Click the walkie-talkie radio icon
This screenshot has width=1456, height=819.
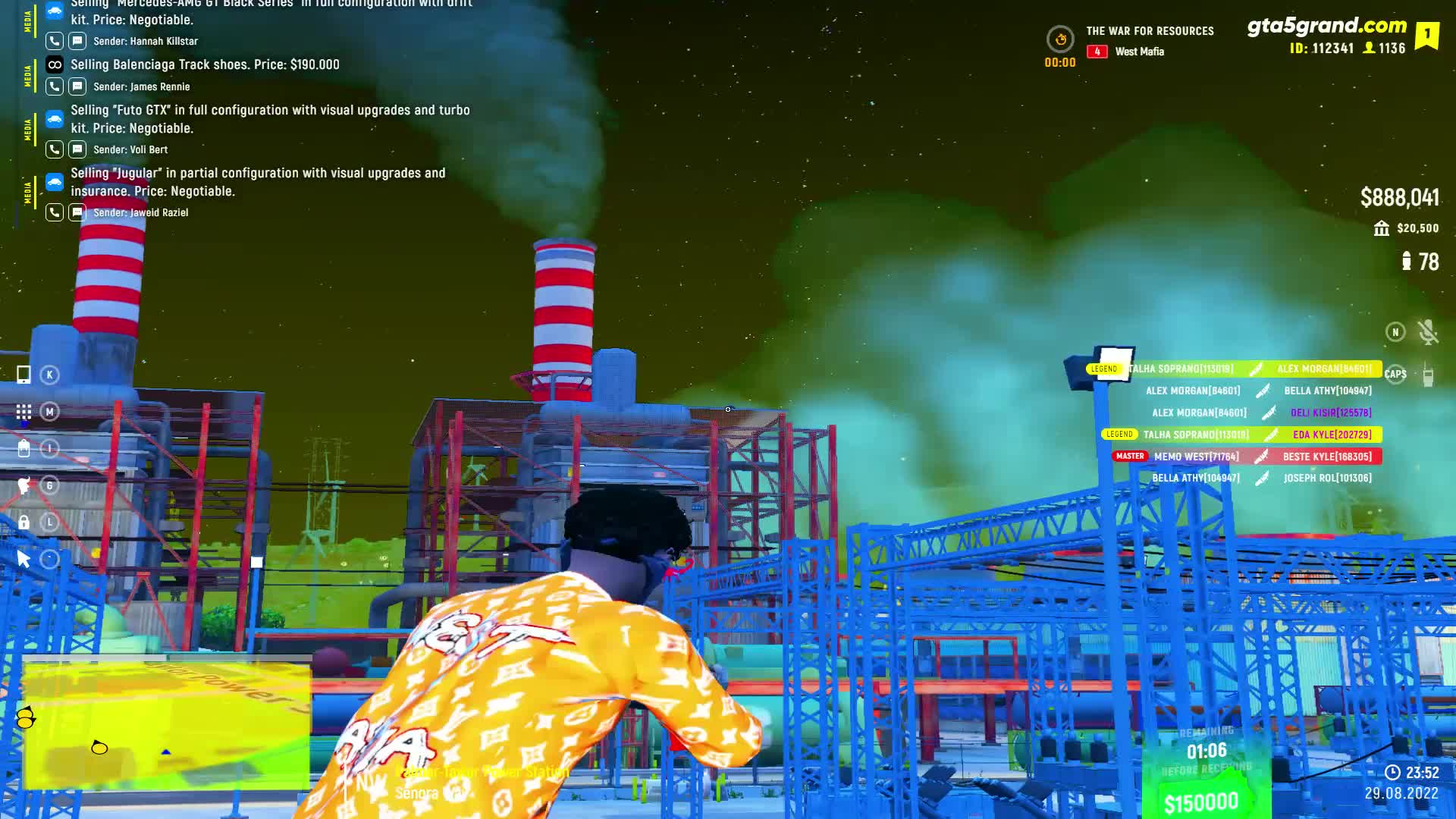click(x=1428, y=375)
